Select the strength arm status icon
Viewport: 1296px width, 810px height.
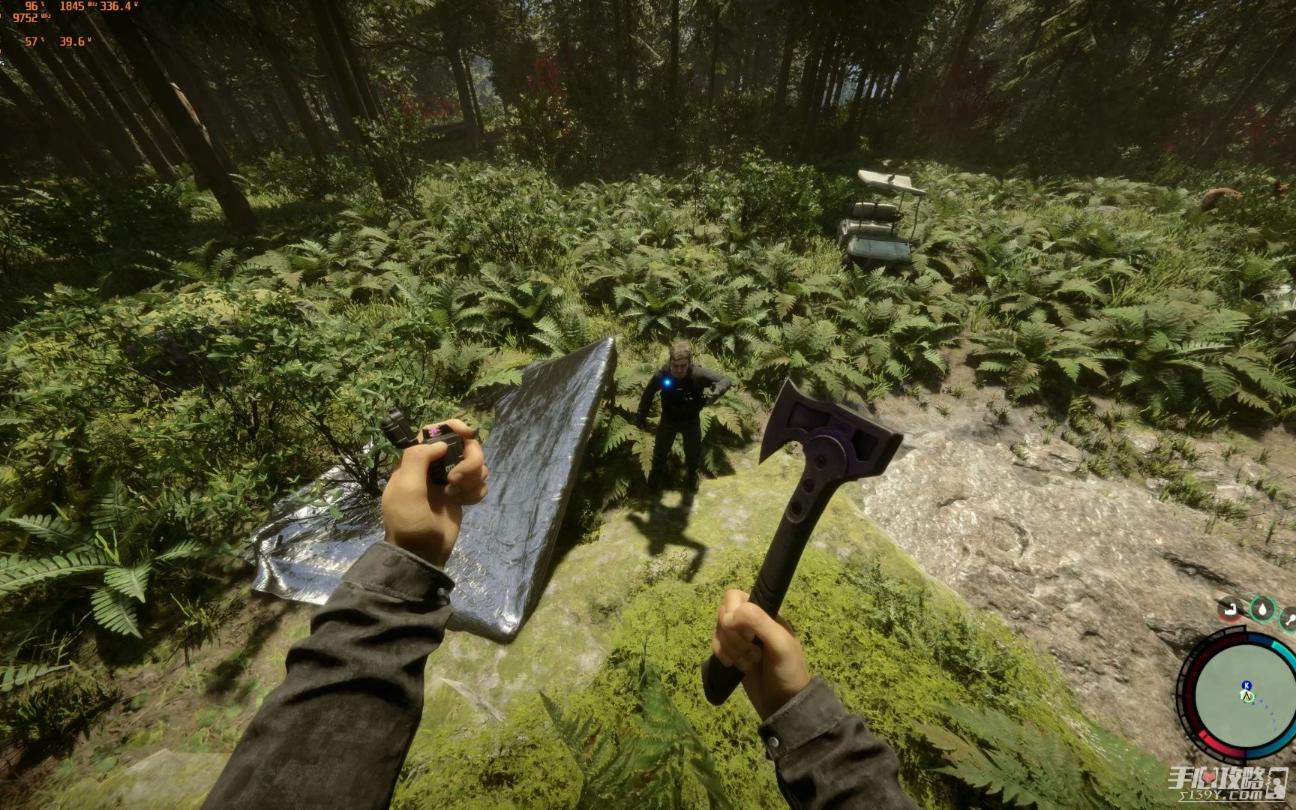click(x=1230, y=609)
